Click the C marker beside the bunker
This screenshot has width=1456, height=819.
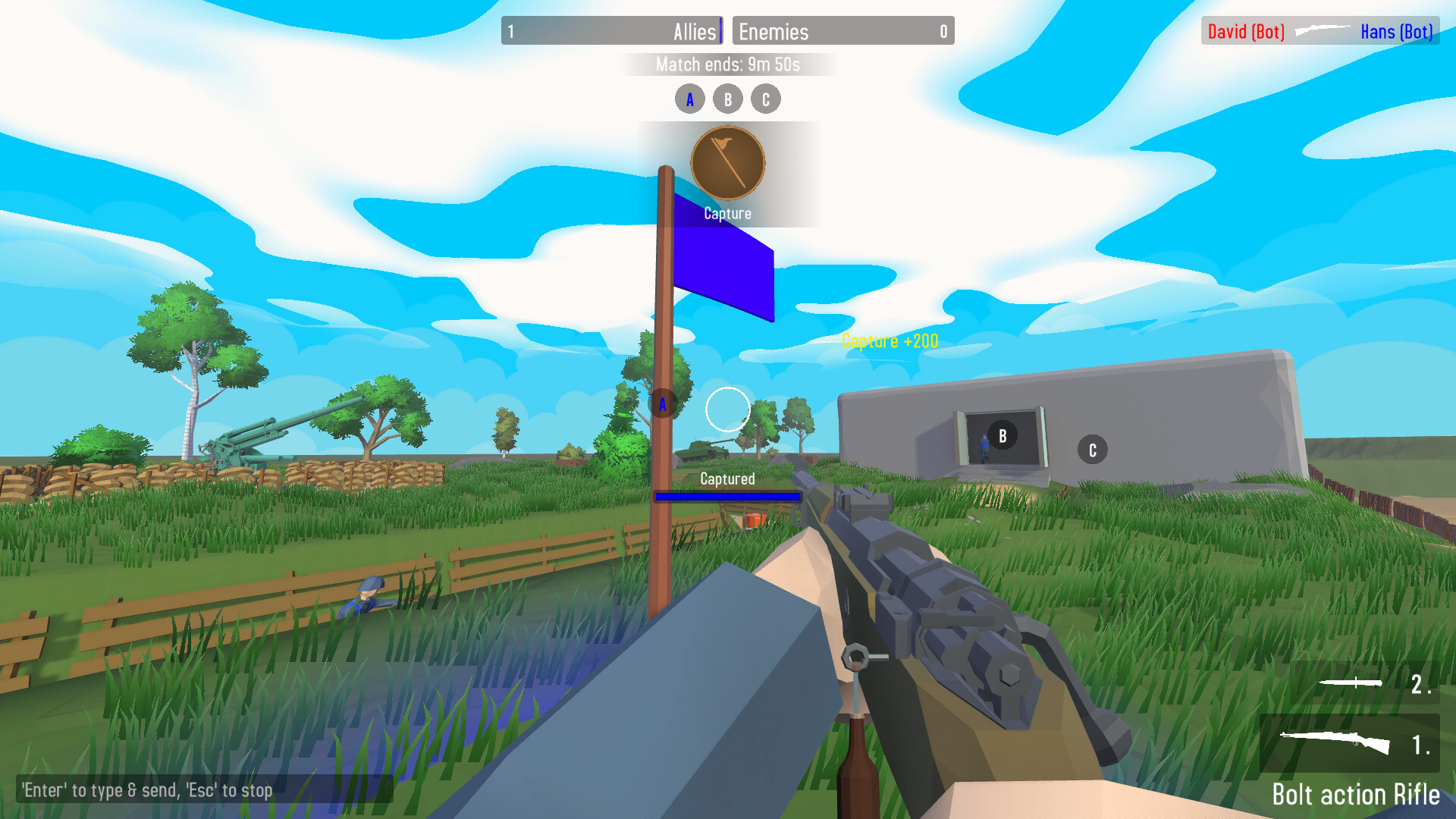1092,449
